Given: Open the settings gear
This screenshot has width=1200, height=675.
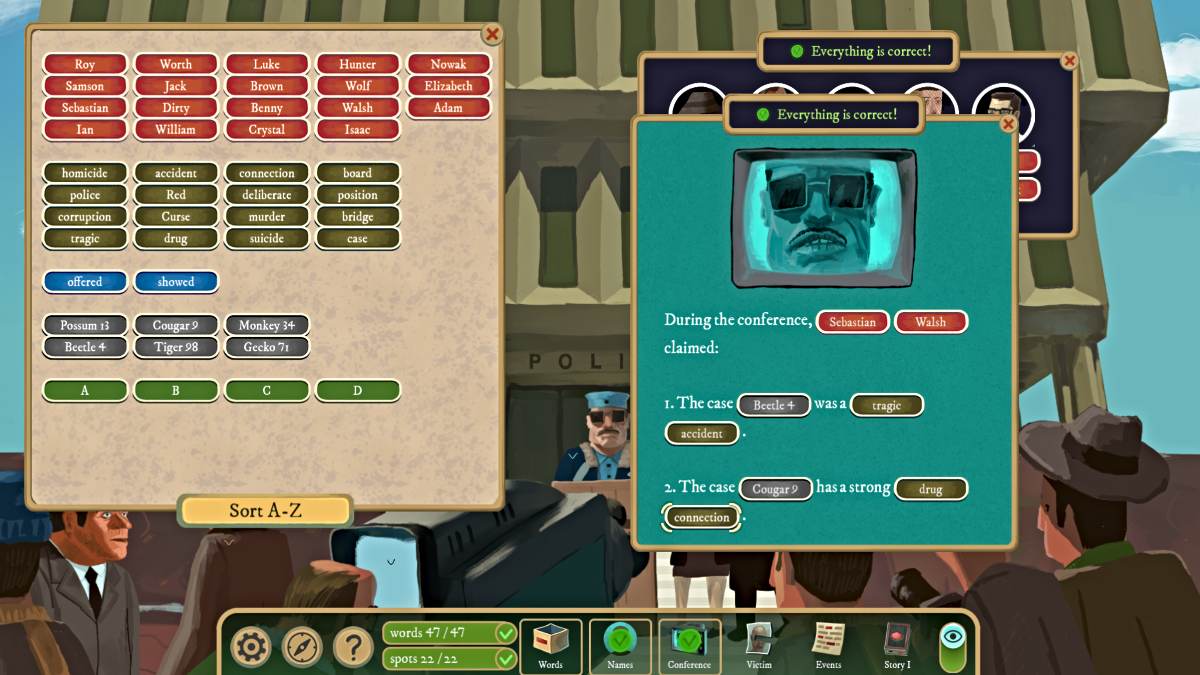Looking at the screenshot, I should coord(251,647).
